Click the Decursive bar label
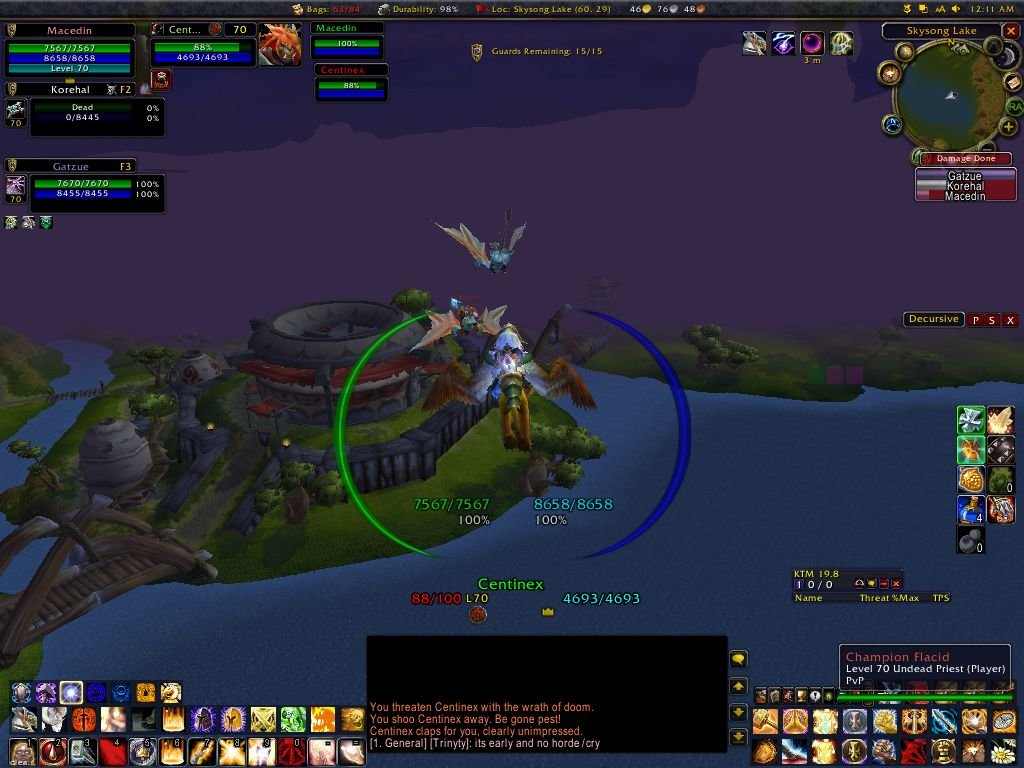 (x=933, y=320)
